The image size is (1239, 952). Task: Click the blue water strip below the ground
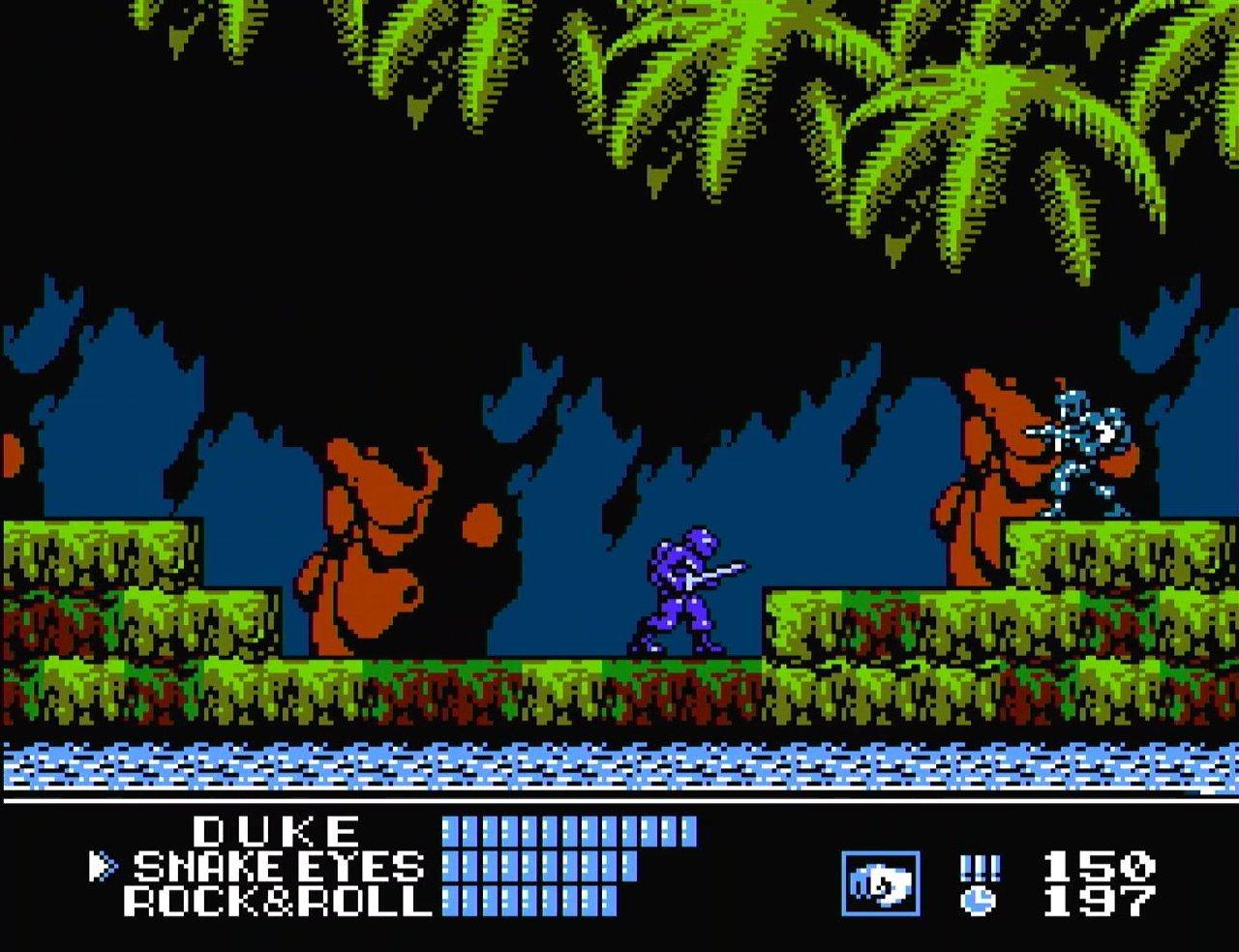(x=619, y=764)
